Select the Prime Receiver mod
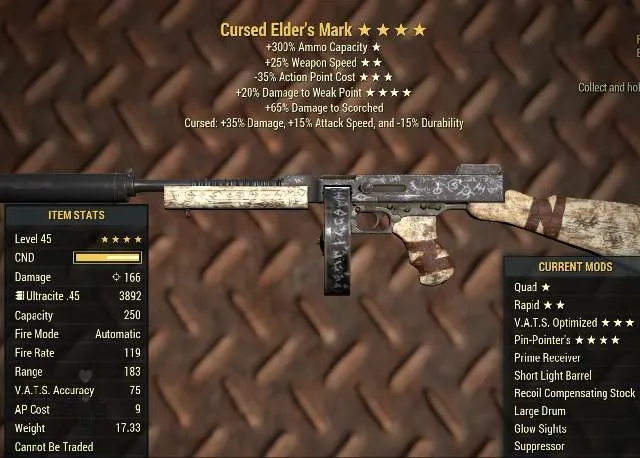 pos(548,358)
